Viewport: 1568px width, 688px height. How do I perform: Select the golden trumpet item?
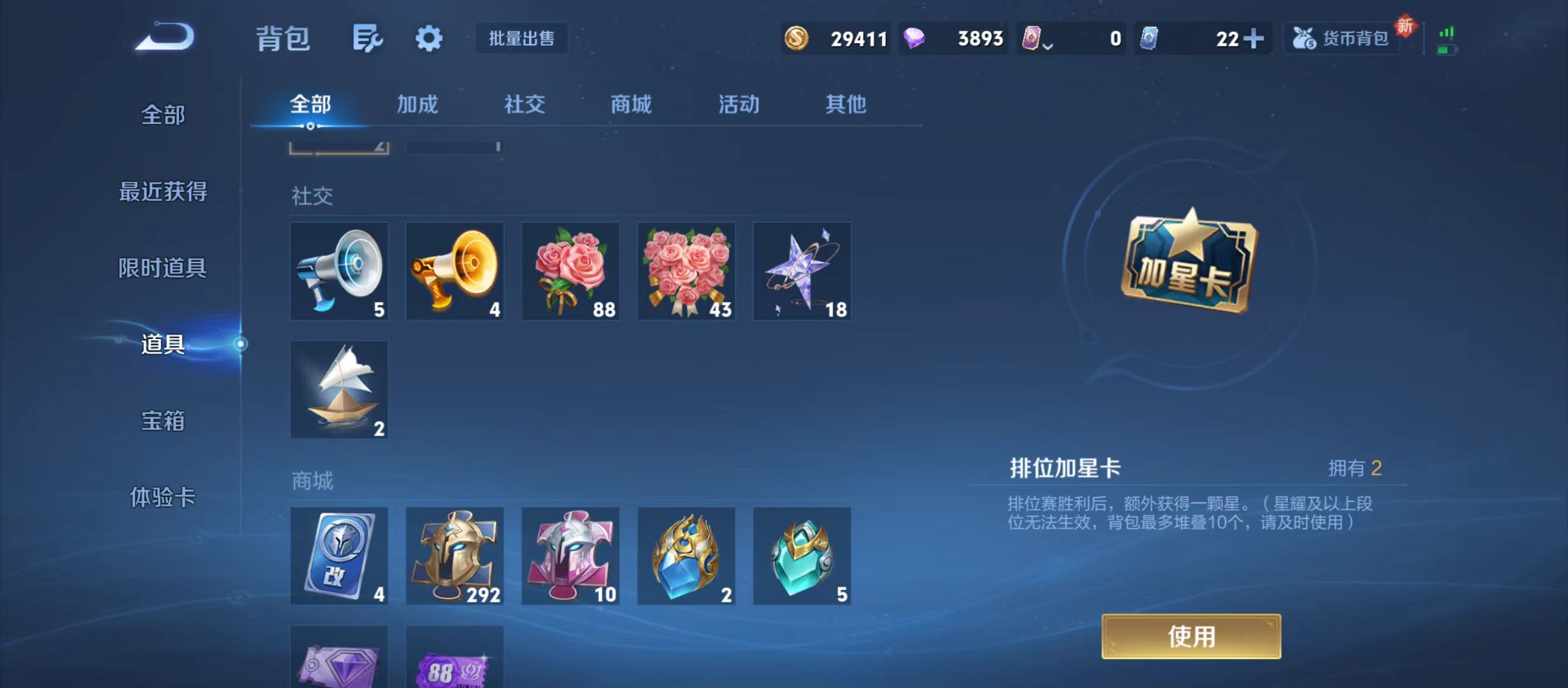coord(454,271)
